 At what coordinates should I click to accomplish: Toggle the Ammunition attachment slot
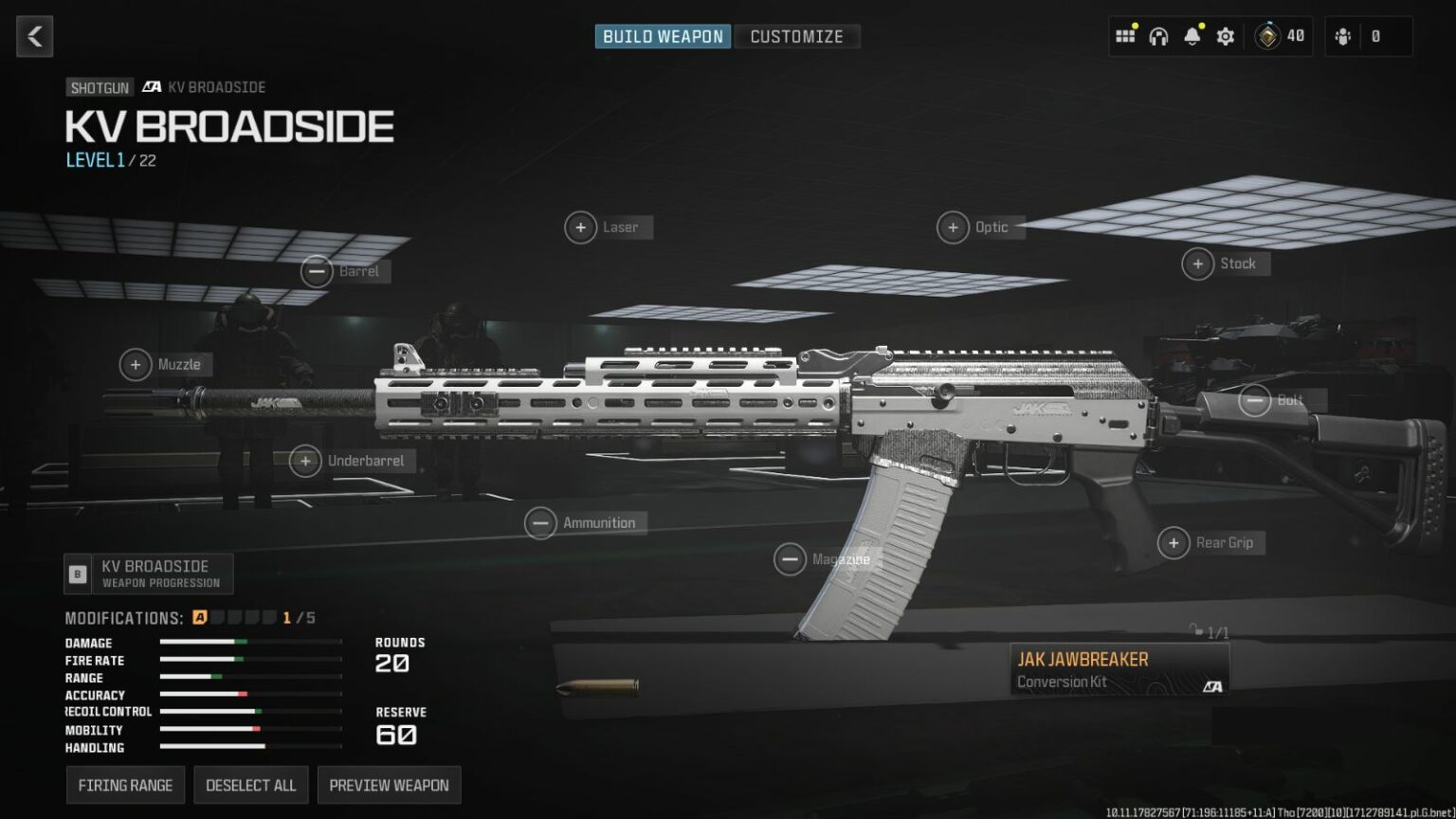(540, 522)
